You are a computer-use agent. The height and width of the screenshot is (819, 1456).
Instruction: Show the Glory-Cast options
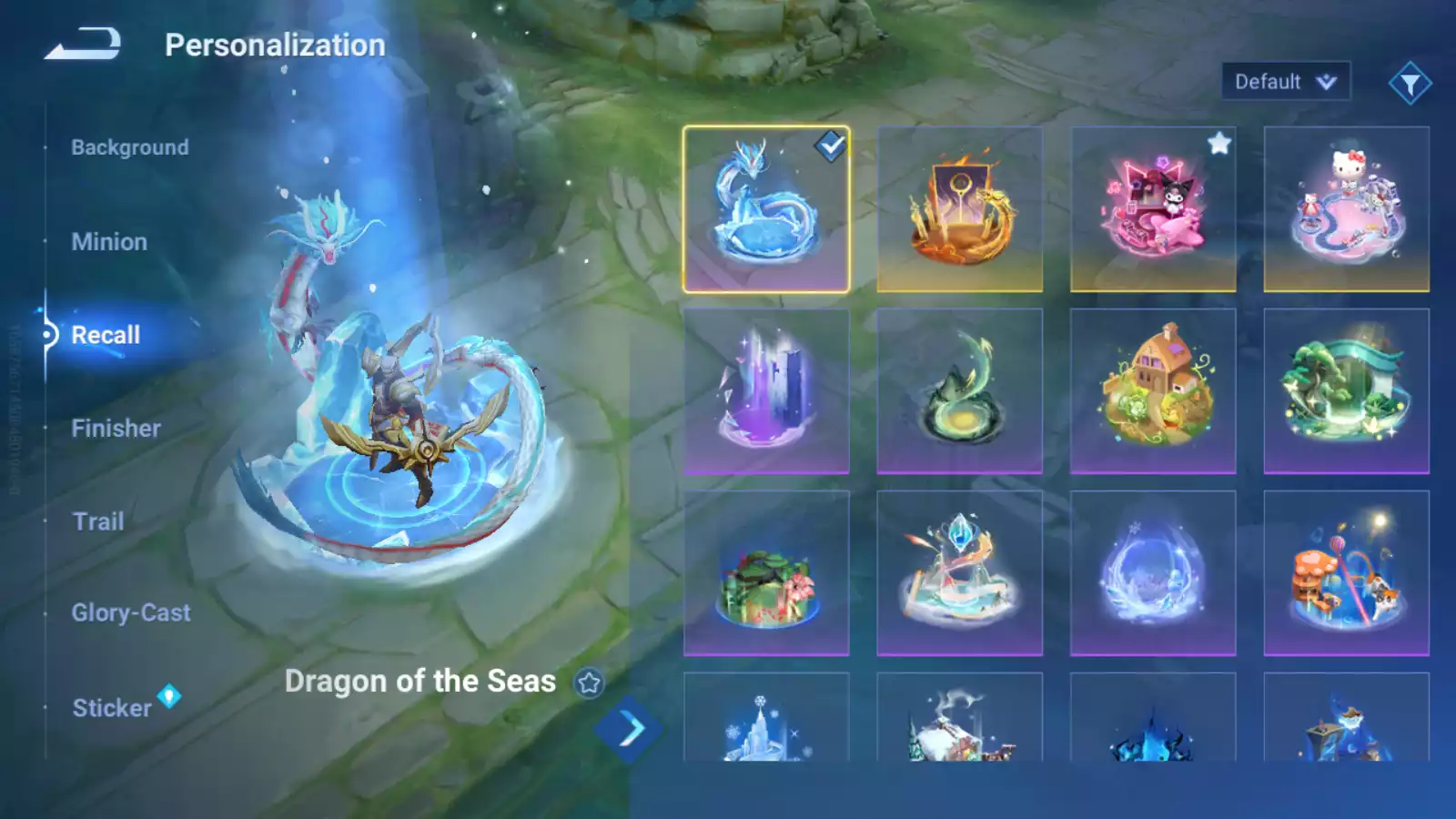pyautogui.click(x=131, y=613)
